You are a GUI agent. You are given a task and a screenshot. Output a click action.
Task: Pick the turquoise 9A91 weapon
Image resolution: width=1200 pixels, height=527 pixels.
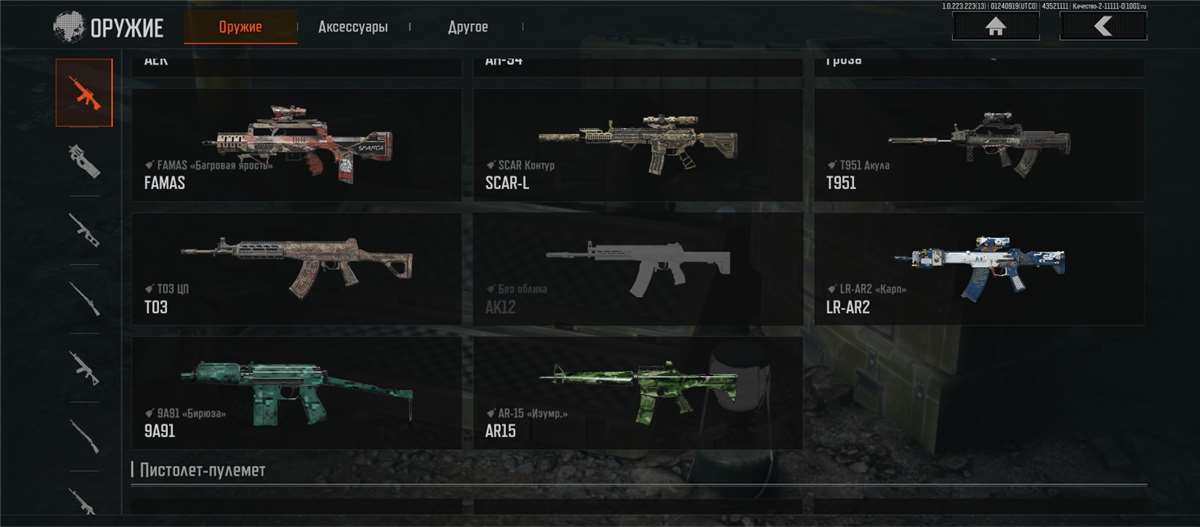tap(297, 392)
